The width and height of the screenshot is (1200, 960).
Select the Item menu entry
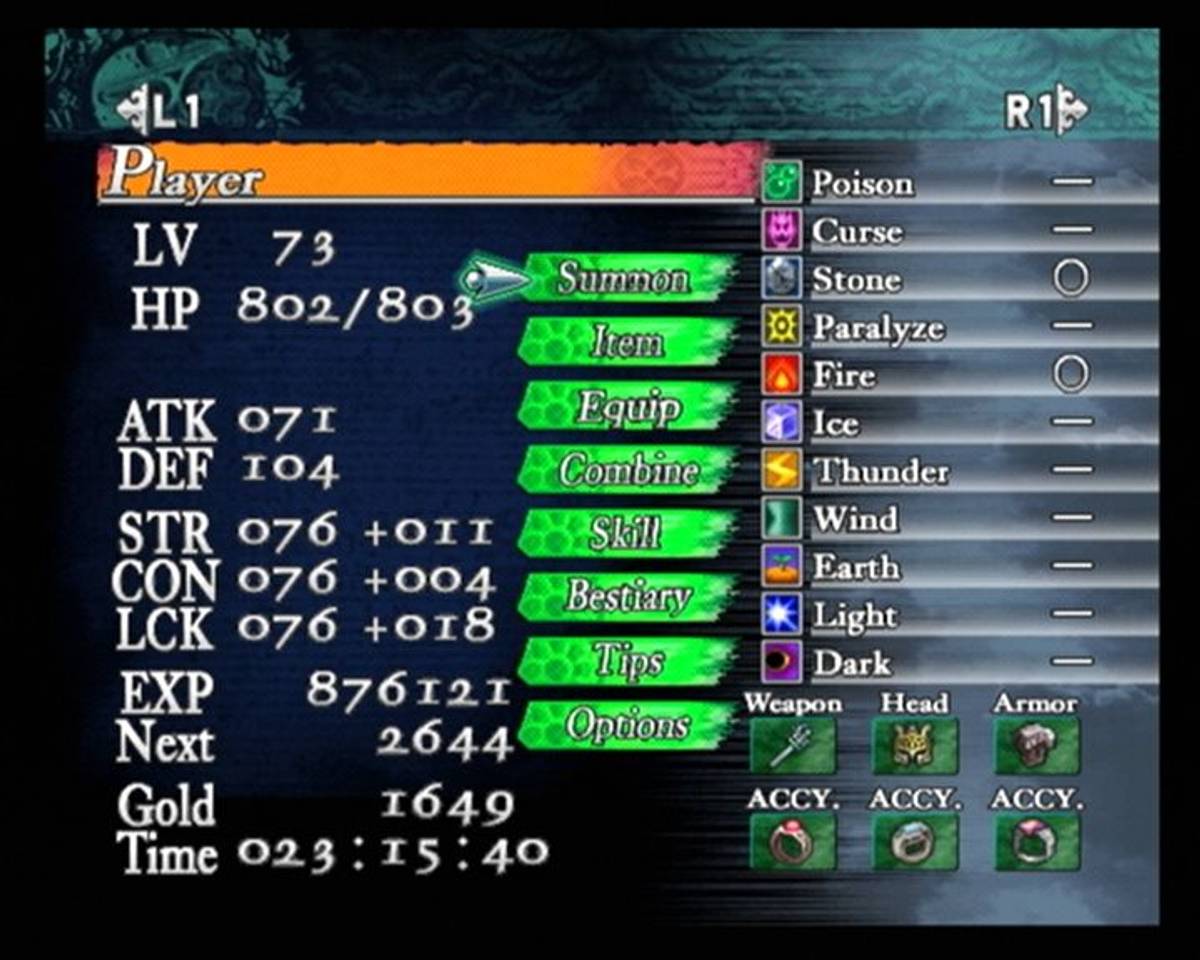(x=626, y=343)
